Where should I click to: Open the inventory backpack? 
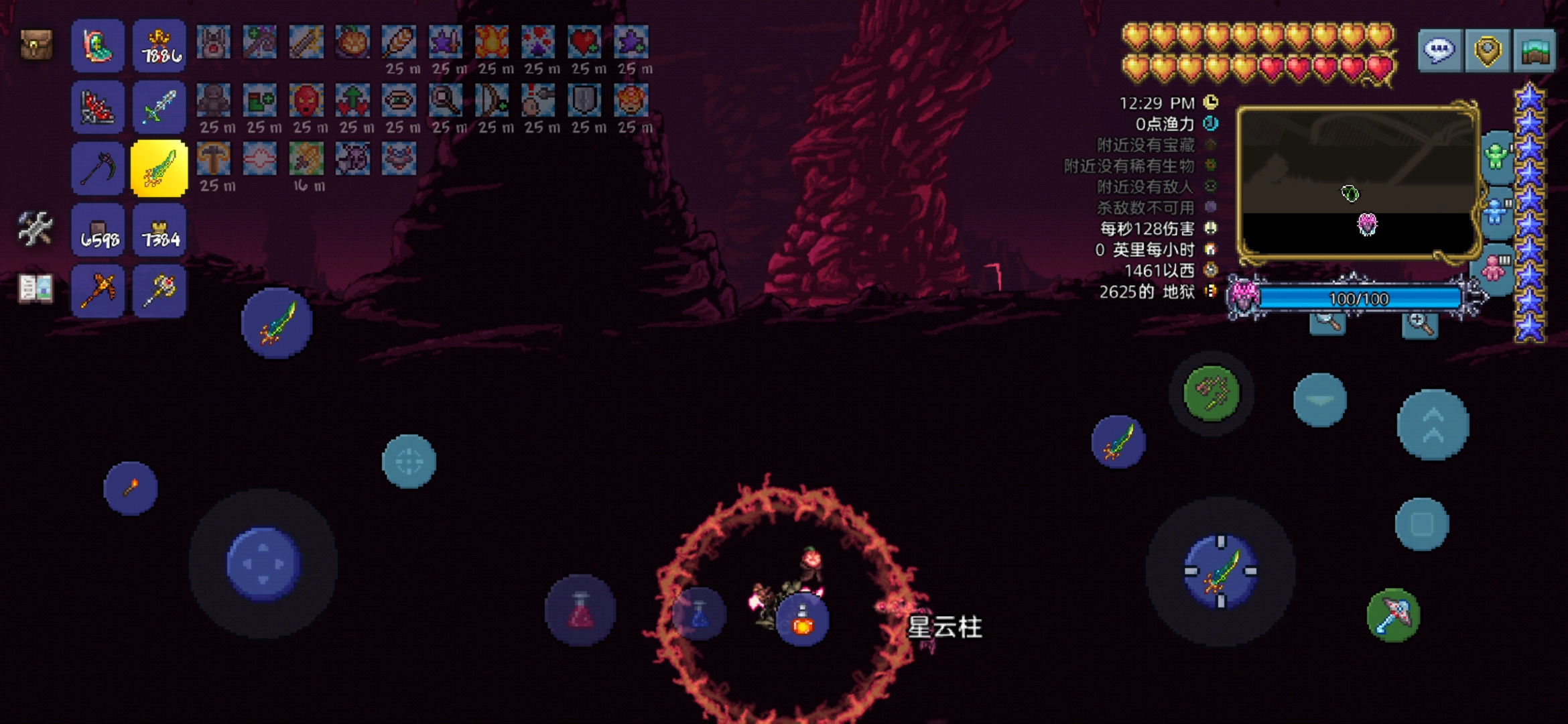[36, 45]
